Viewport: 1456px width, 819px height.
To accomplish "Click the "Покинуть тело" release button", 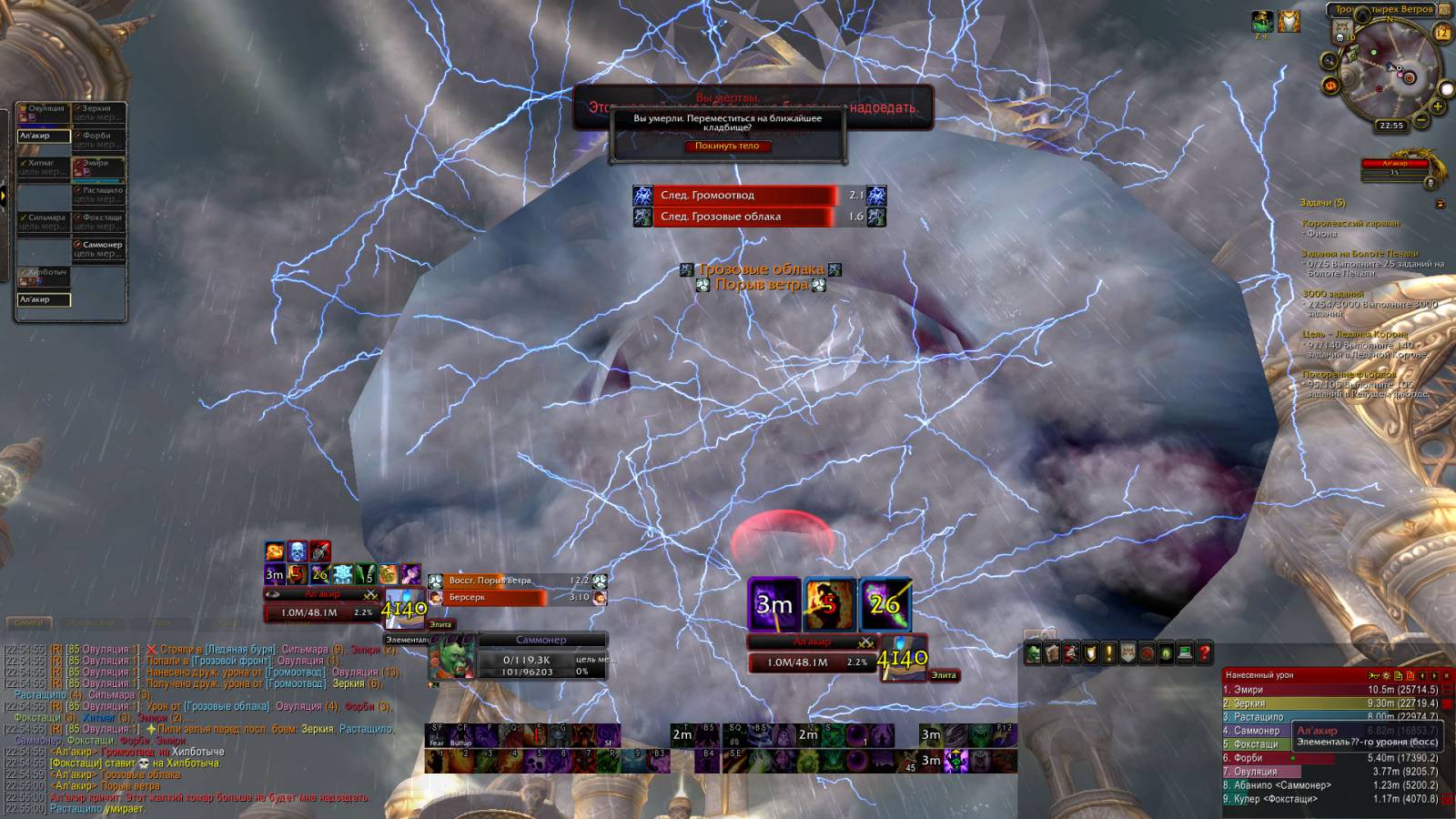I will (727, 146).
